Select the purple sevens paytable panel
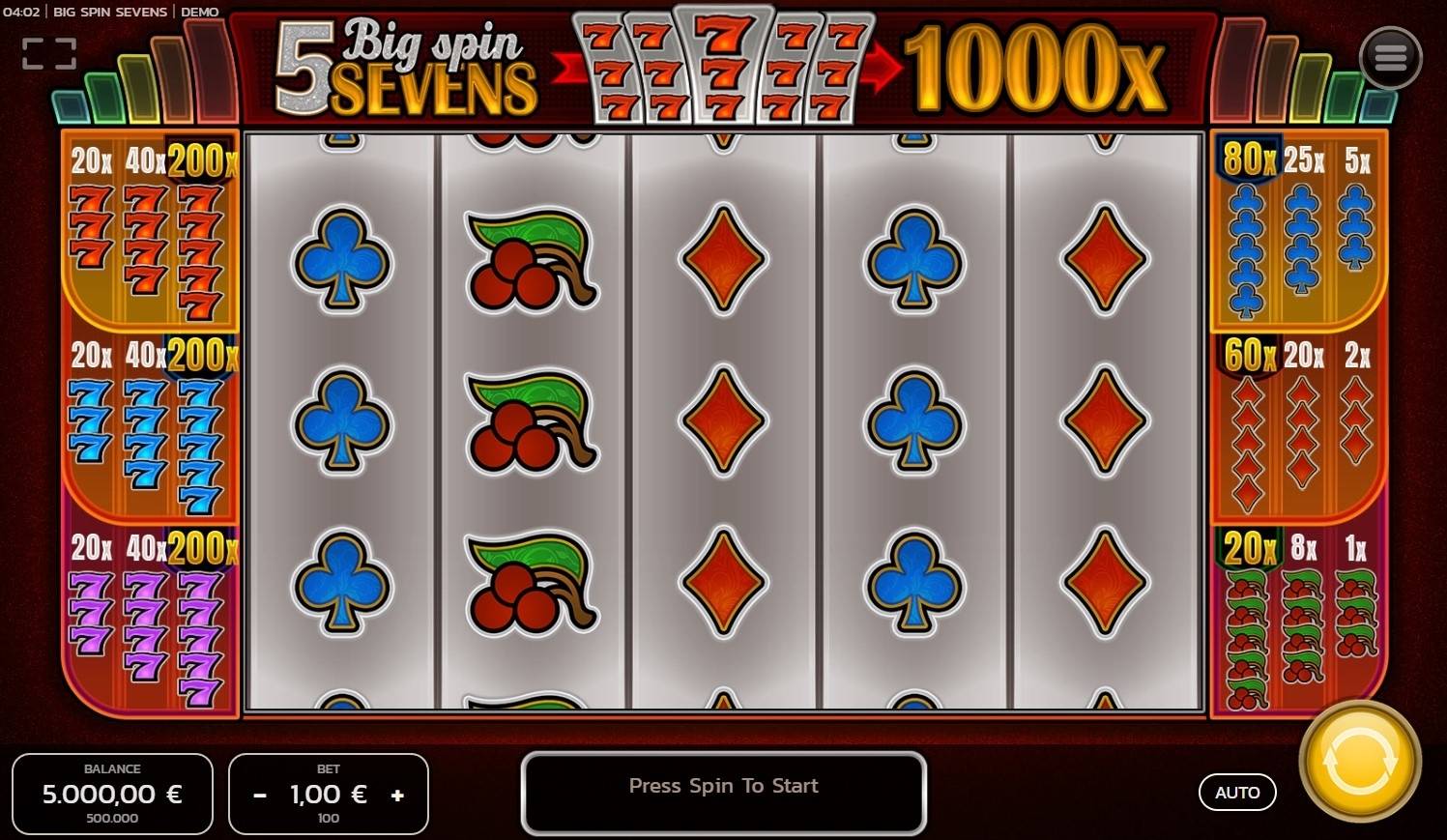 (x=148, y=619)
